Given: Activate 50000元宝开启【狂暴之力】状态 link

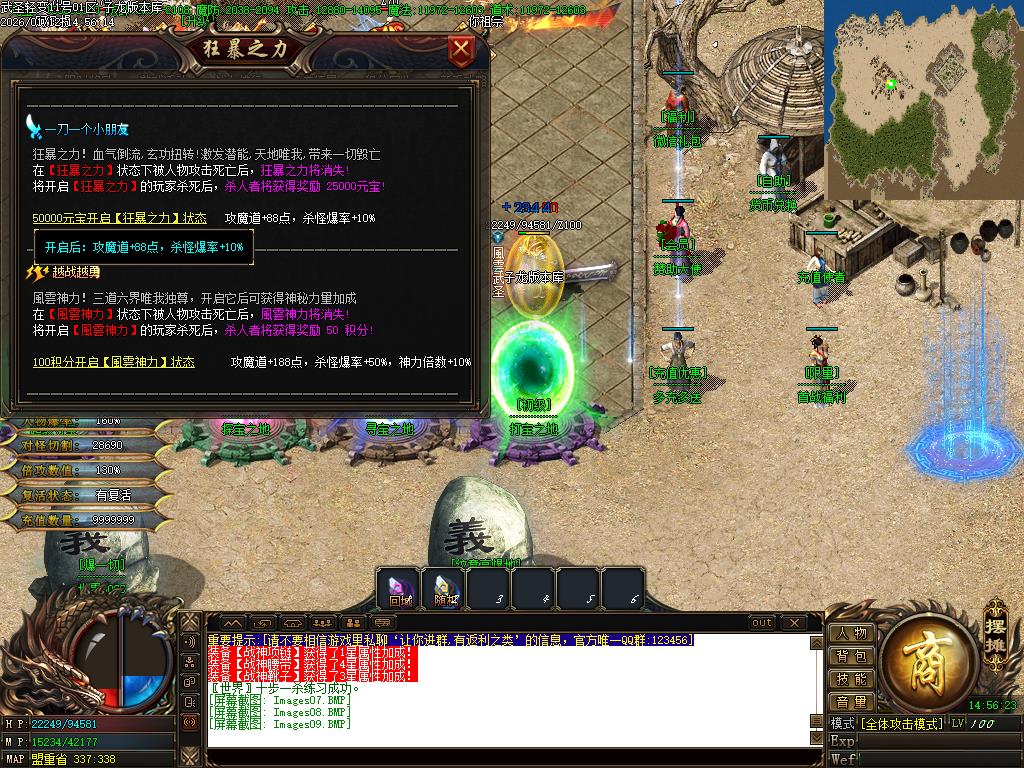Looking at the screenshot, I should (119, 218).
